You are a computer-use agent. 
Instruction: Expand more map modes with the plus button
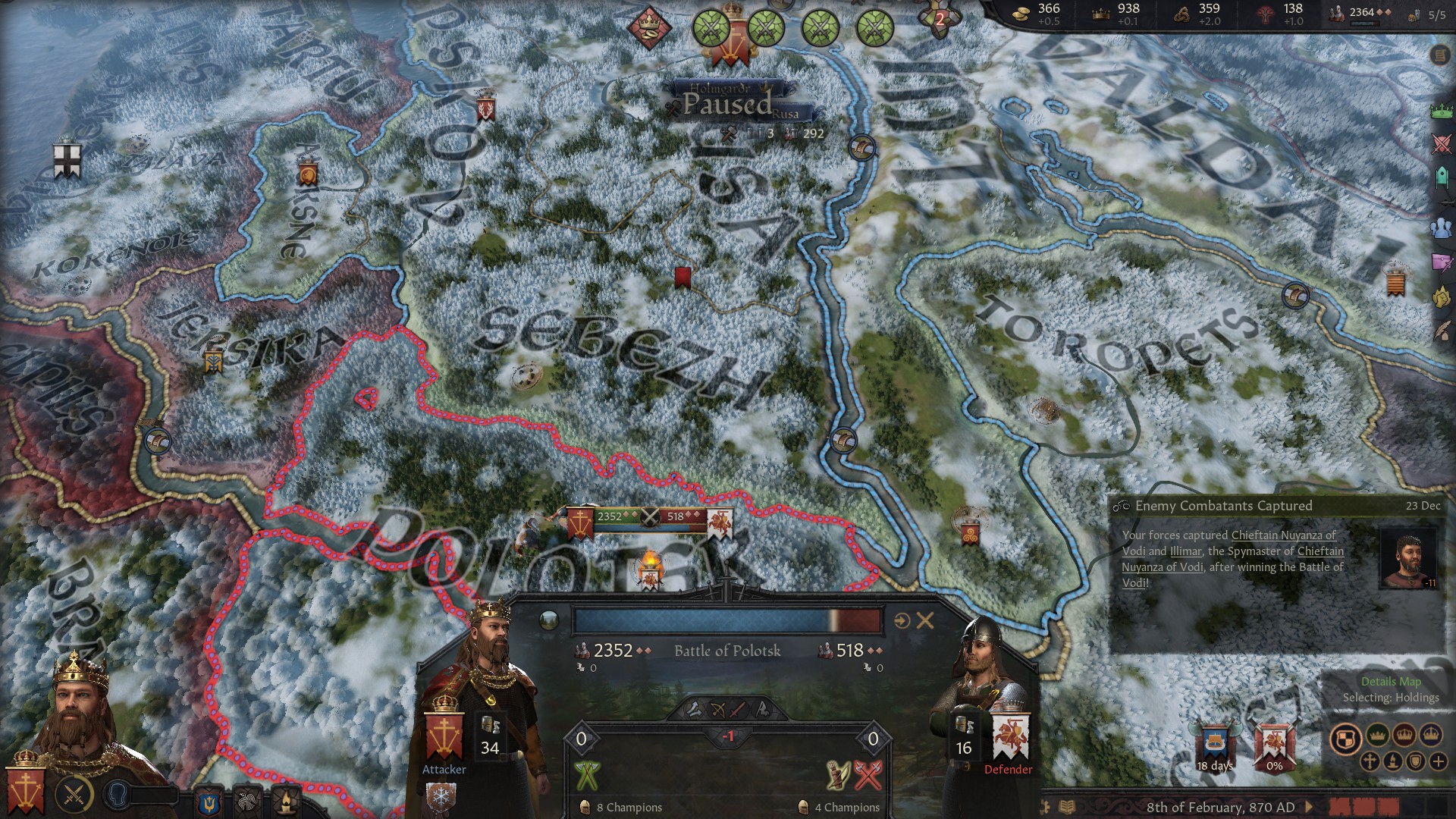[1439, 761]
